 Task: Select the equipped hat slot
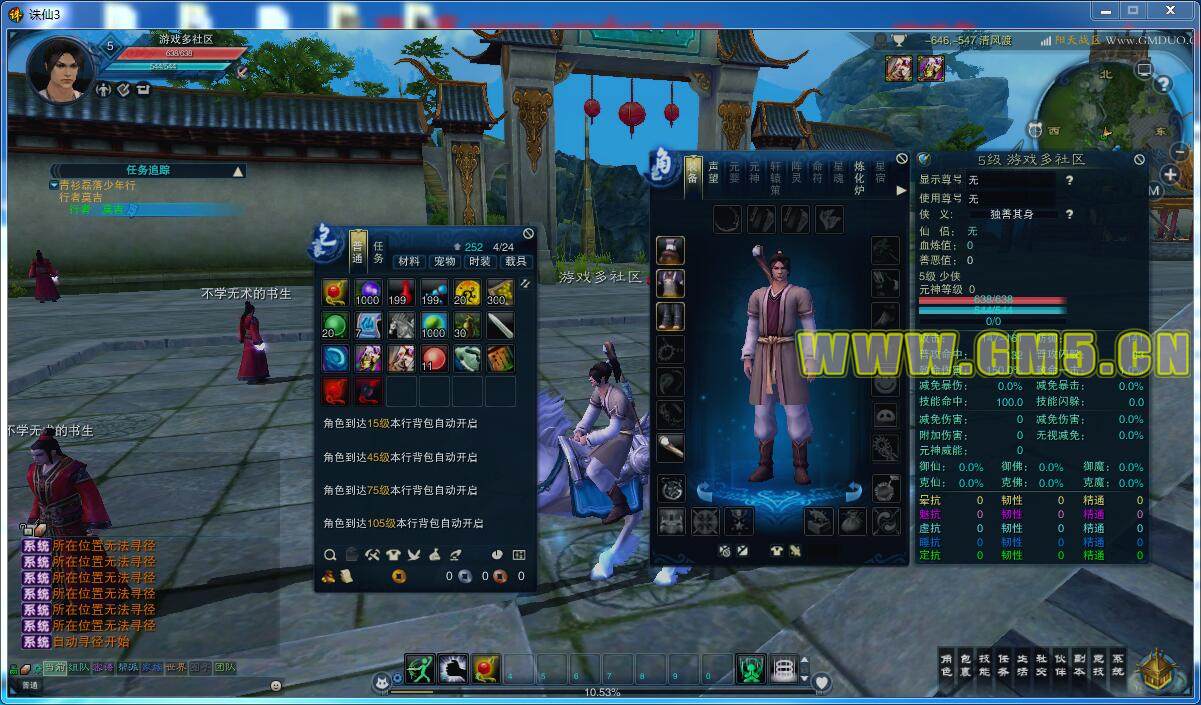tap(670, 251)
